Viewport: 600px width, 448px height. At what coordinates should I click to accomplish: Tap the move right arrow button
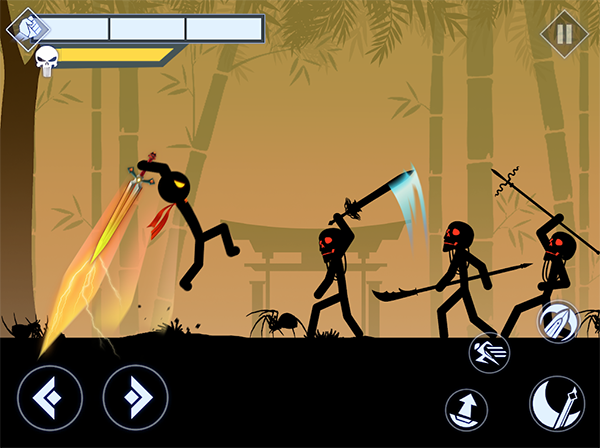coord(135,397)
